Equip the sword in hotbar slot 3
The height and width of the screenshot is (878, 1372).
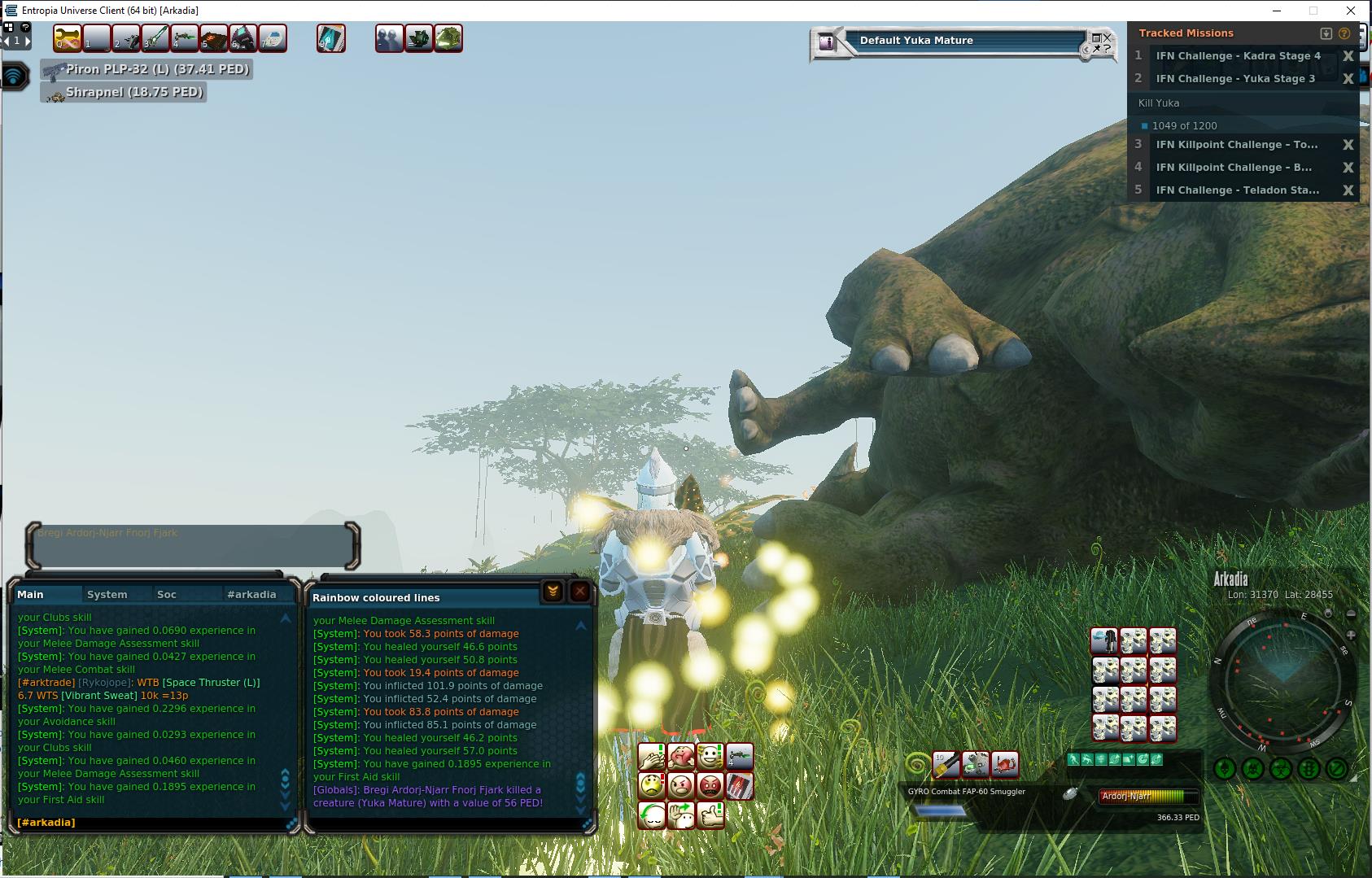(155, 38)
